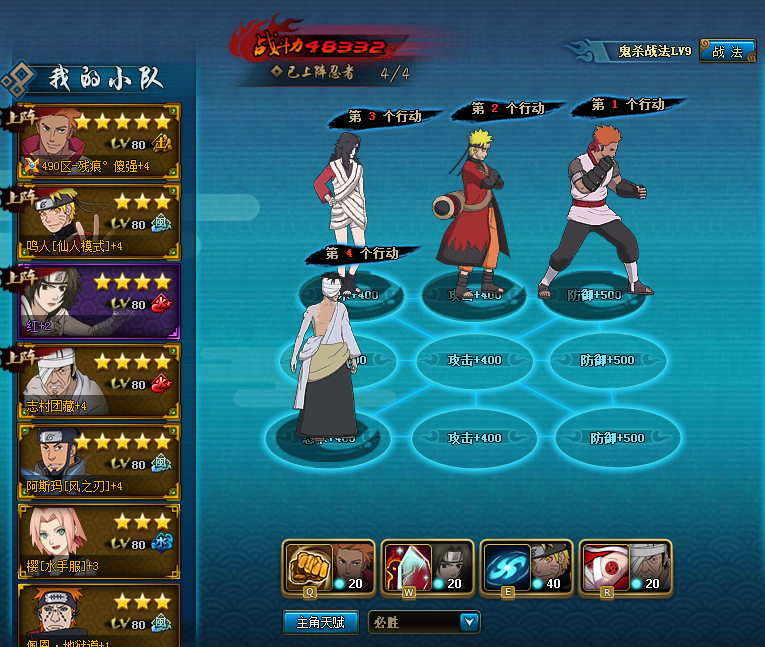Viewport: 765px width, 647px height.
Task: Select the 红 ninja card
Action: (99, 301)
